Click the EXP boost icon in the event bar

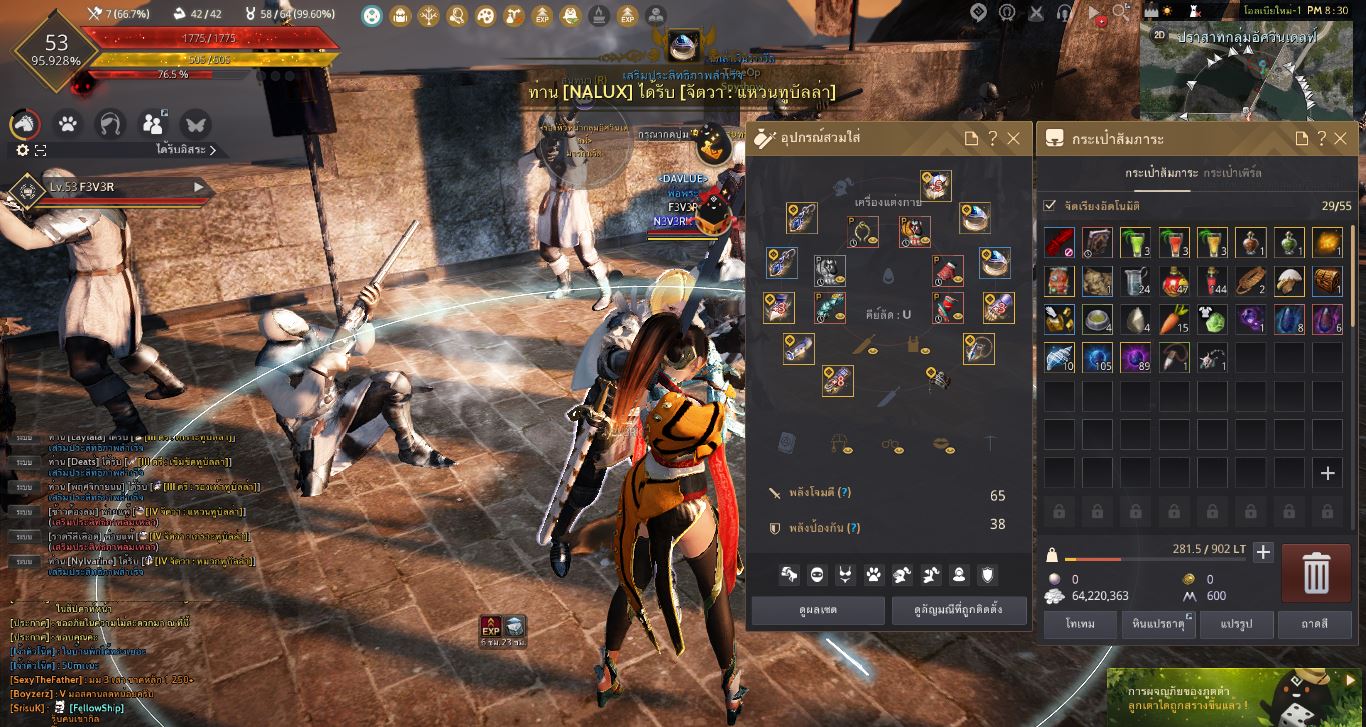[x=540, y=14]
